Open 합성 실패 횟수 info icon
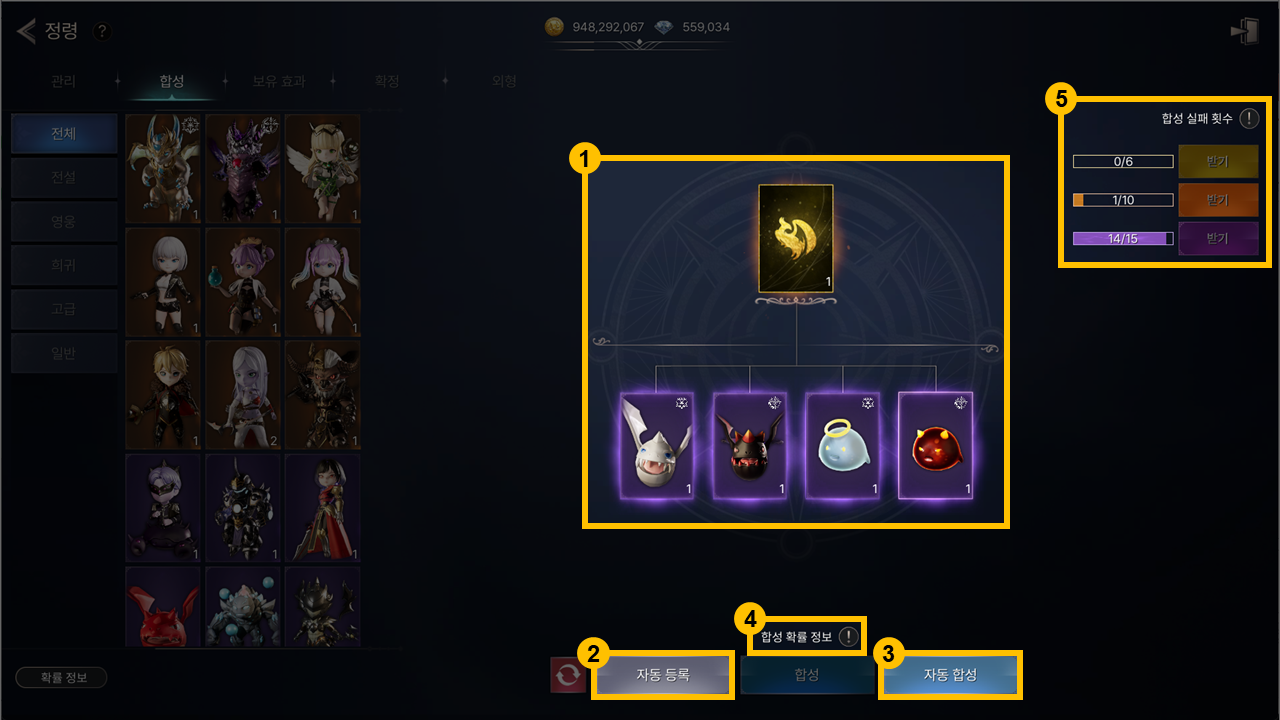Viewport: 1280px width, 720px height. pyautogui.click(x=1249, y=118)
